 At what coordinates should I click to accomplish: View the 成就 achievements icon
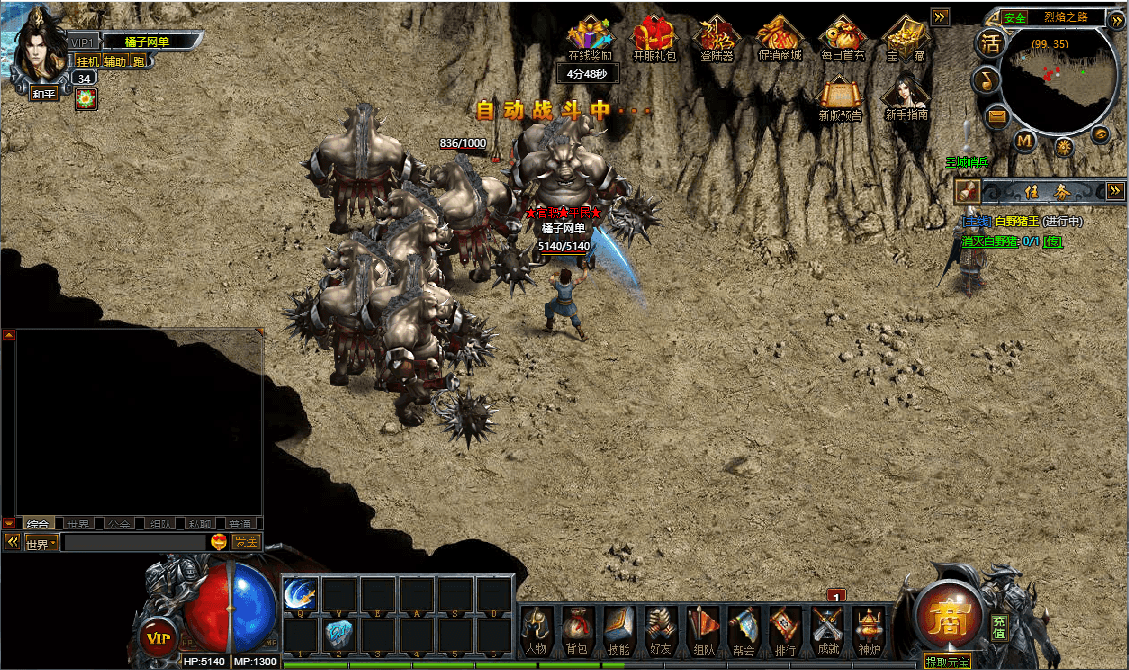(x=828, y=630)
